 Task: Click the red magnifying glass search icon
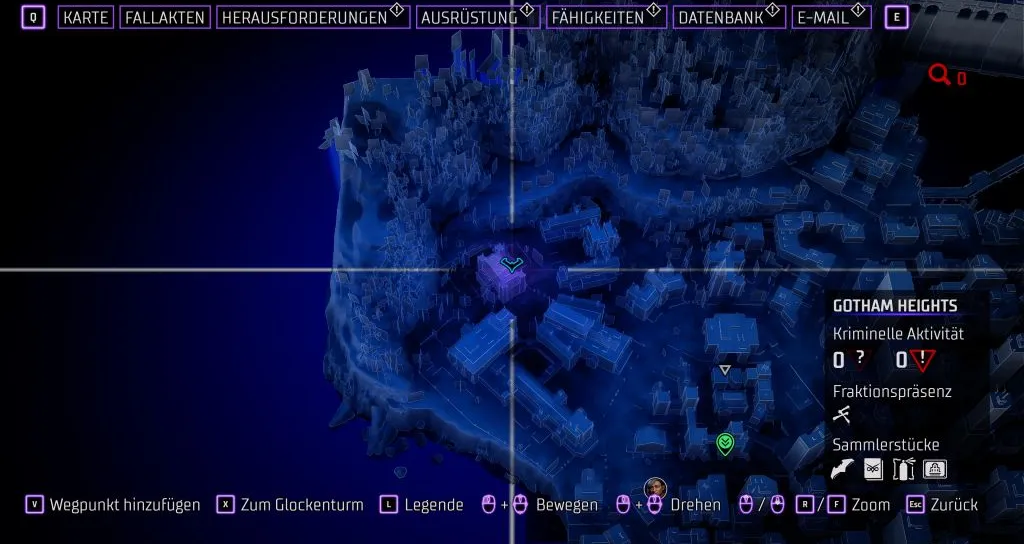point(939,74)
